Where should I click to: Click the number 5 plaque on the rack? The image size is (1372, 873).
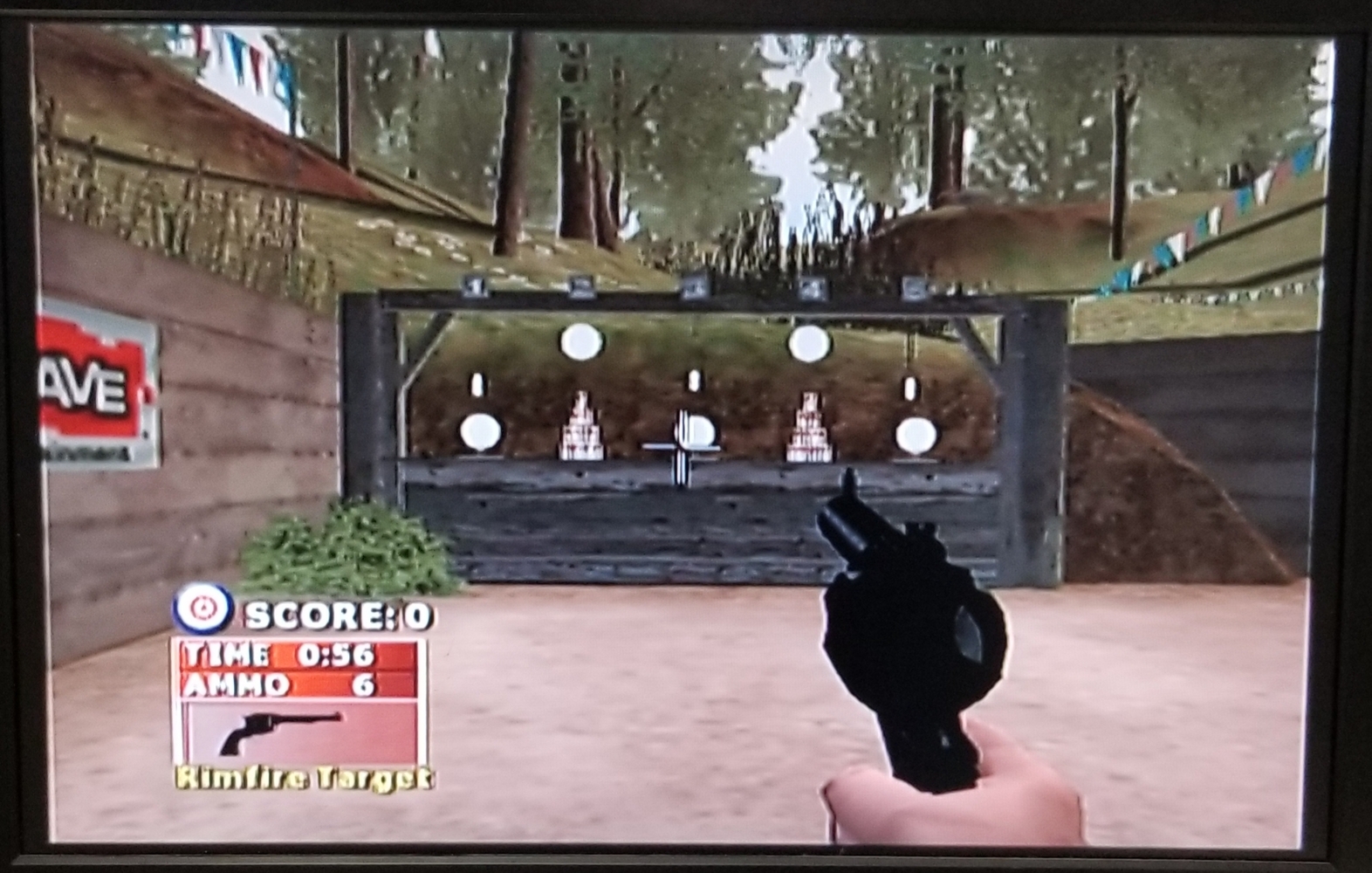click(915, 286)
